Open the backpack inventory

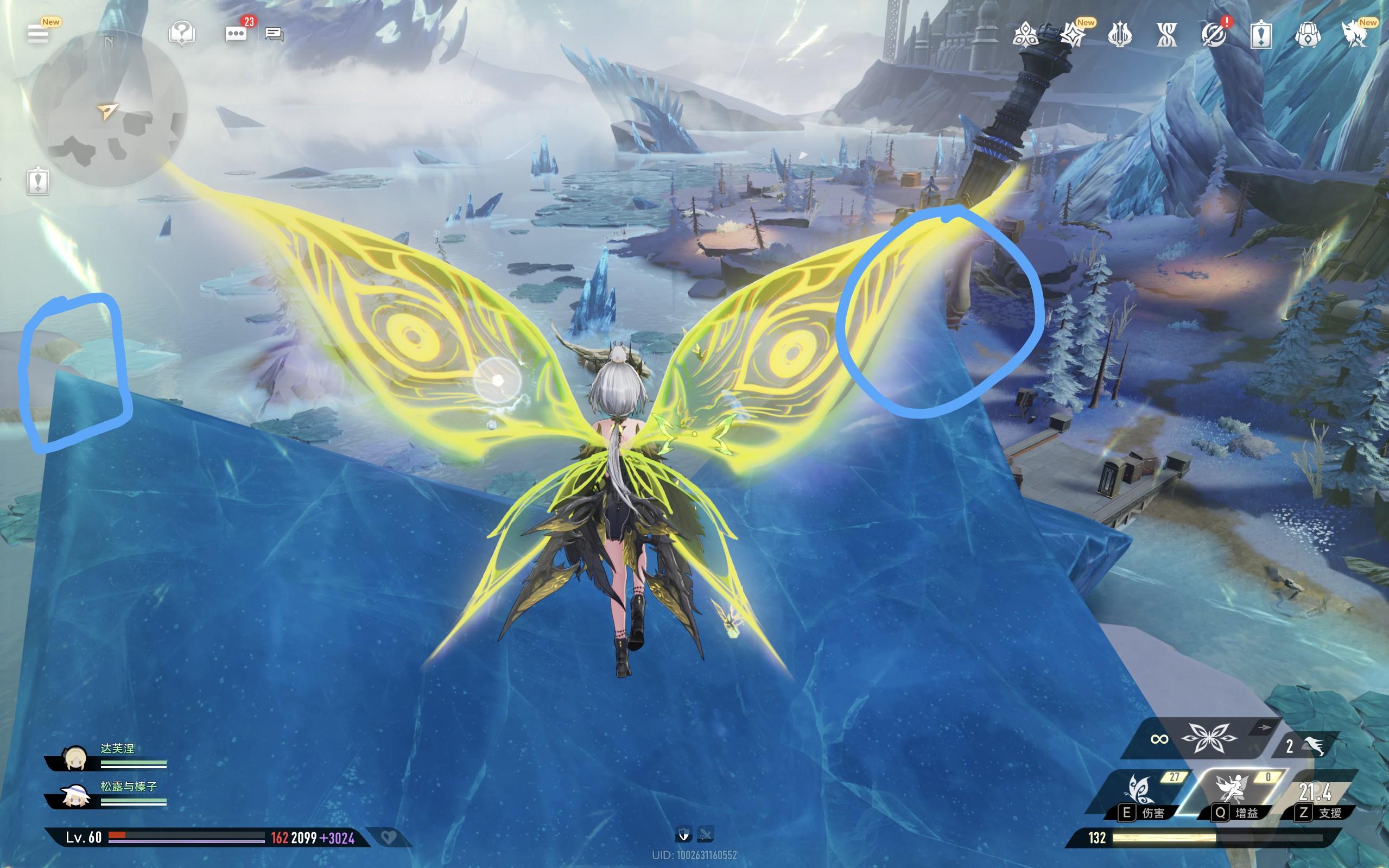[x=1308, y=35]
